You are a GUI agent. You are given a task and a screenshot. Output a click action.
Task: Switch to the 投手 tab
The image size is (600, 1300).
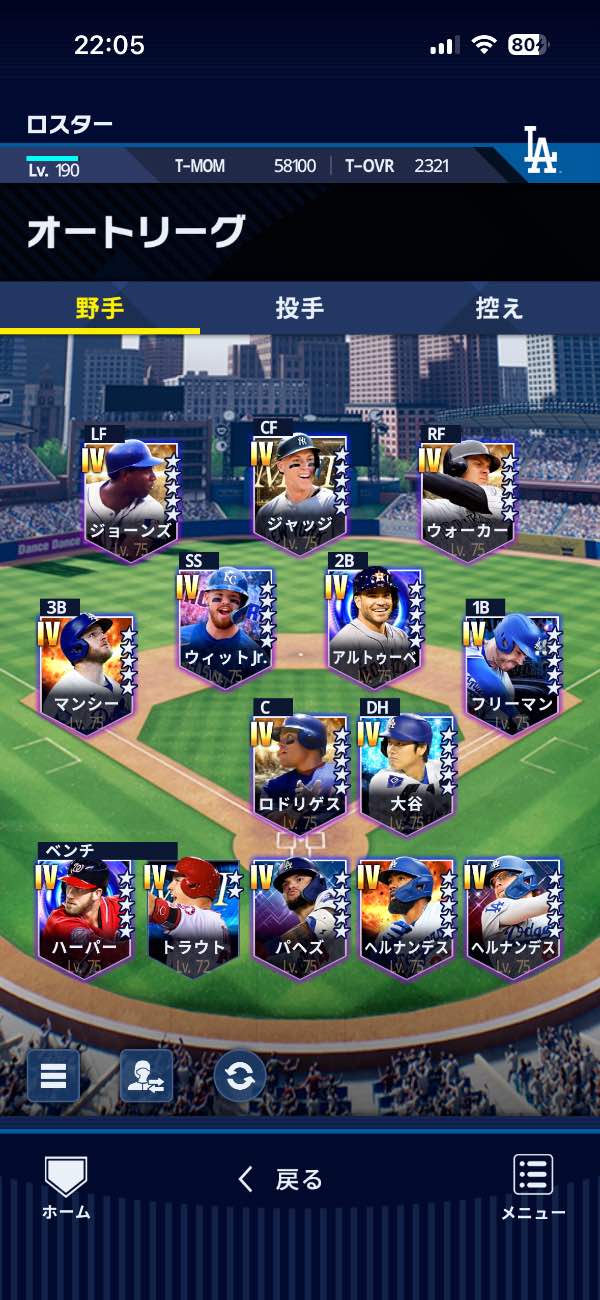[300, 308]
